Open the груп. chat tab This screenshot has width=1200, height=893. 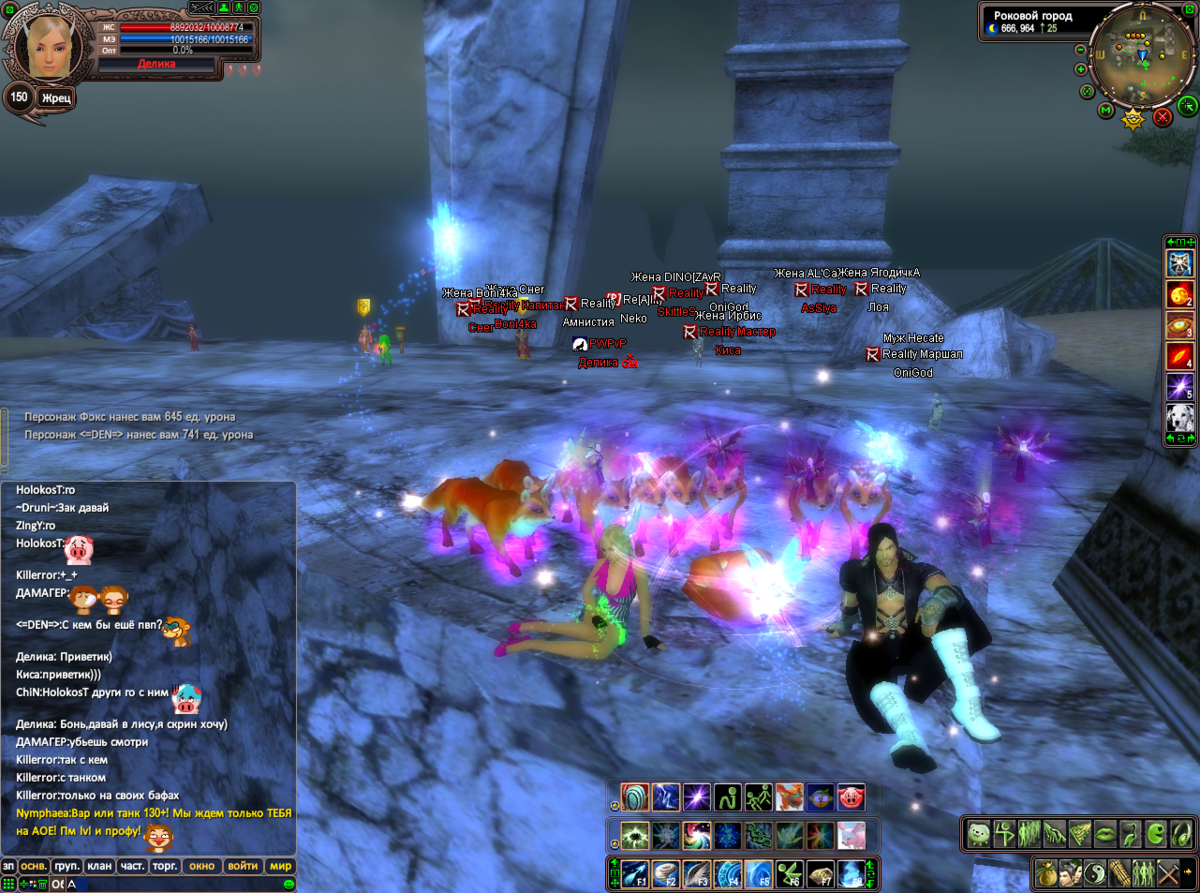tap(67, 866)
